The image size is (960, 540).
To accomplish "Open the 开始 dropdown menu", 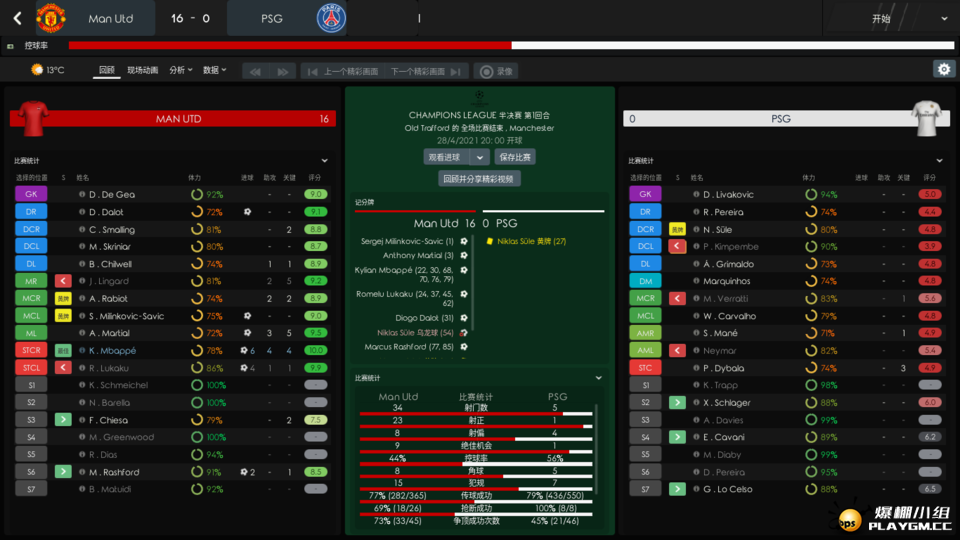I will 888,18.
